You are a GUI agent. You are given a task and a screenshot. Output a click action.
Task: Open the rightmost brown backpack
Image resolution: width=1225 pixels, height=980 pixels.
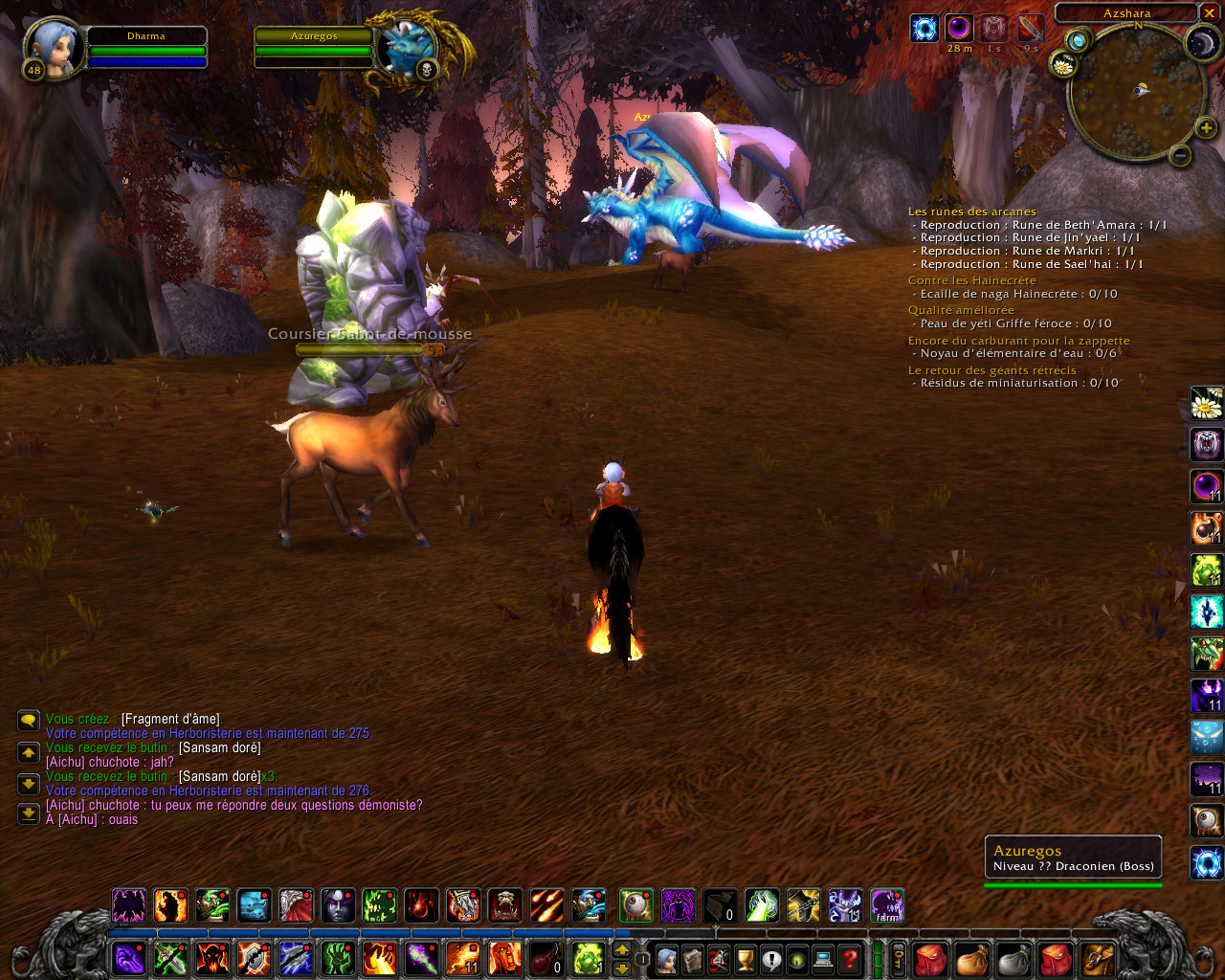pyautogui.click(x=1097, y=958)
